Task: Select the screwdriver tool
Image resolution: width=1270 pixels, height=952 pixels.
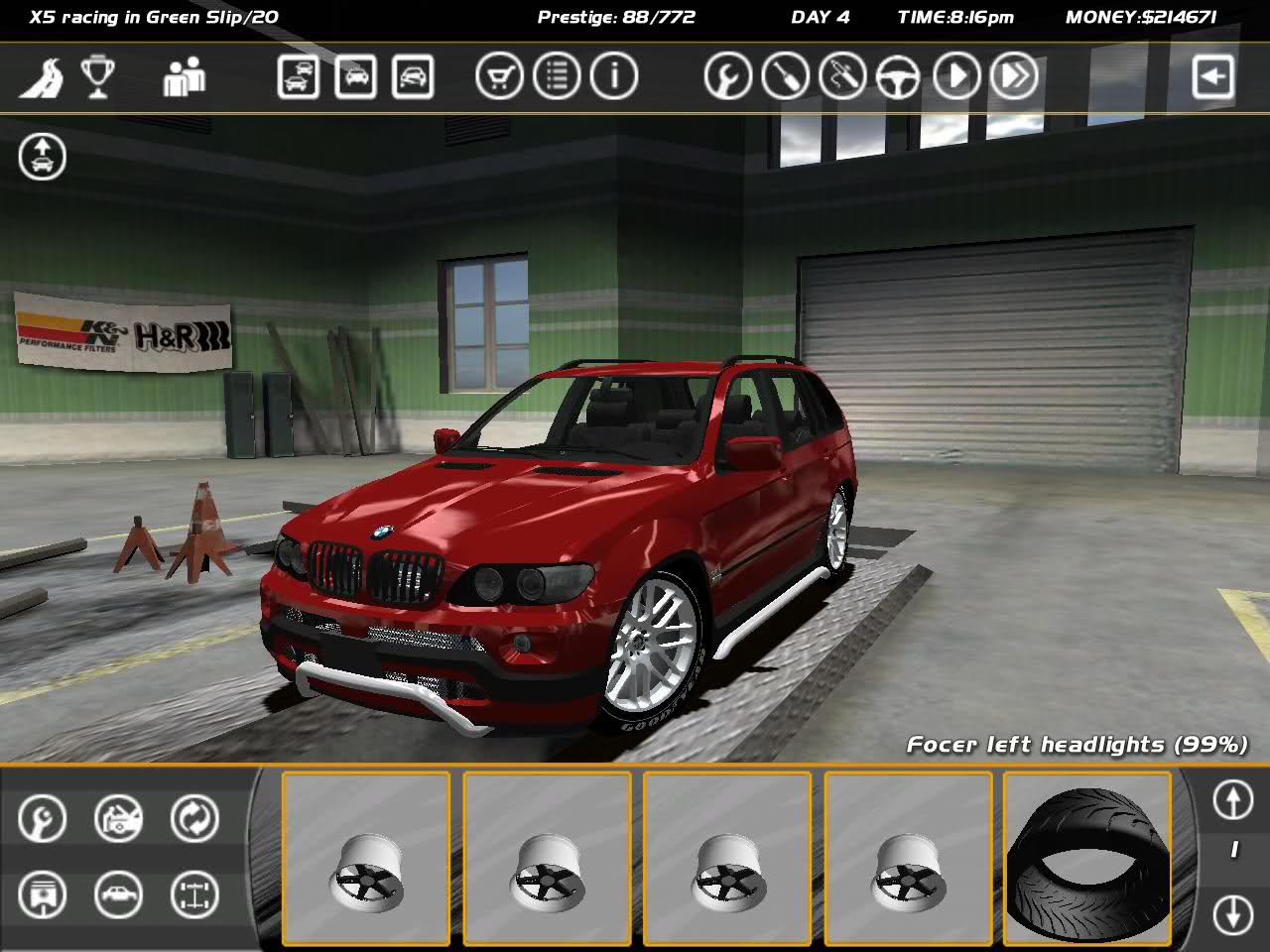Action: pos(784,74)
